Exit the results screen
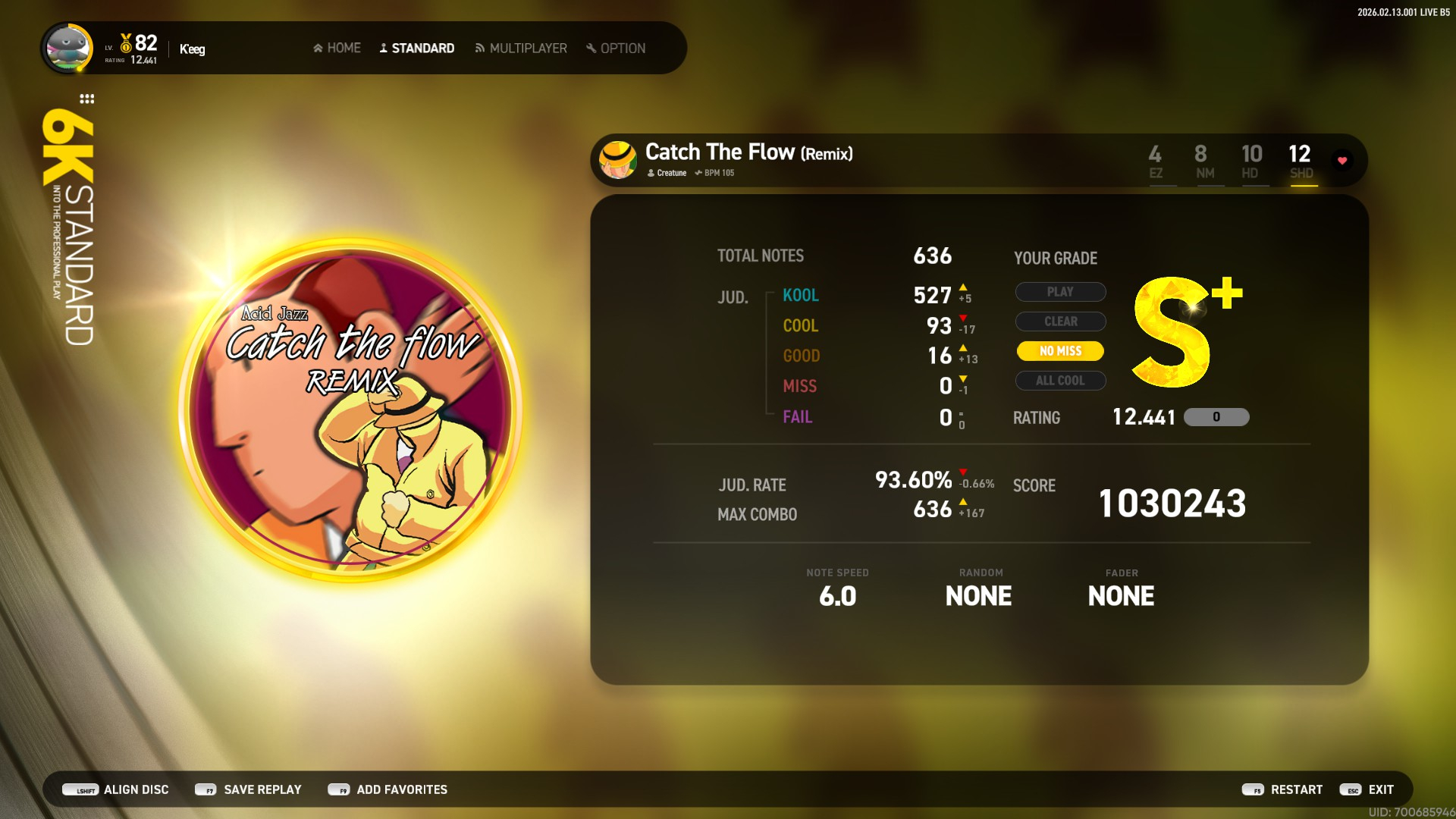Image resolution: width=1456 pixels, height=819 pixels. click(x=1367, y=789)
